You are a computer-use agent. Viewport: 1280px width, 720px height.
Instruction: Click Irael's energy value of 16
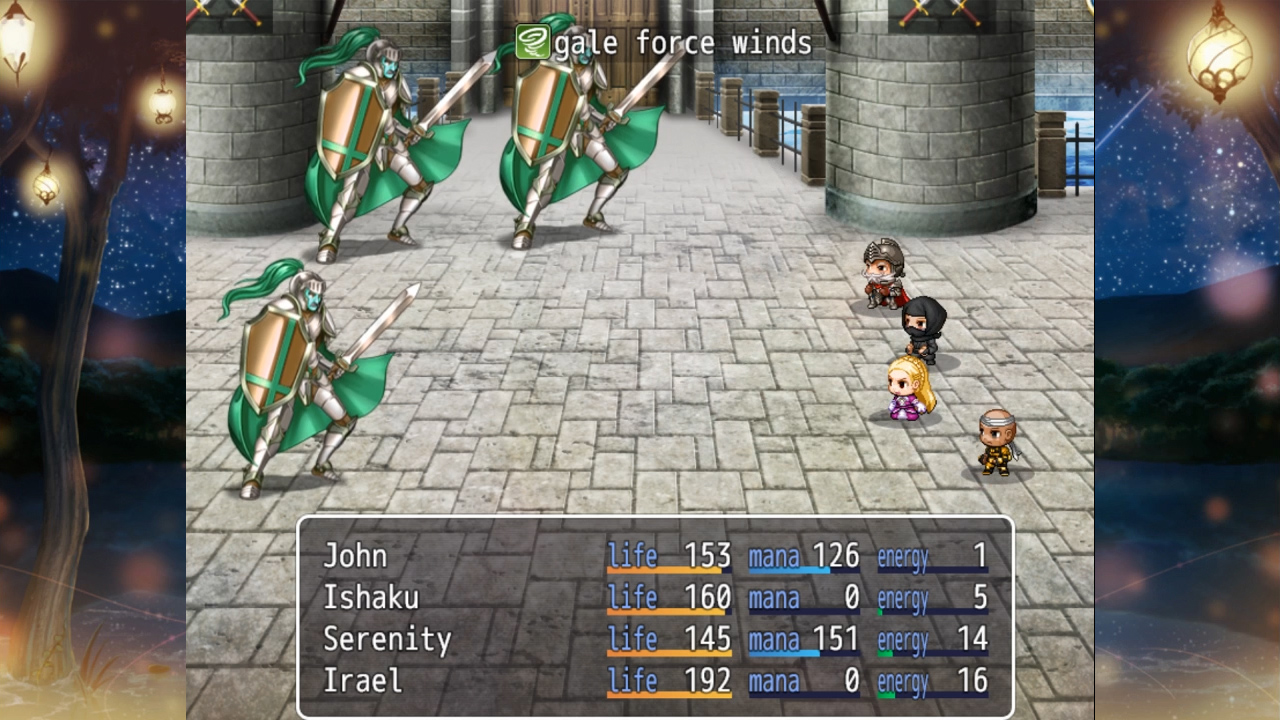(975, 680)
